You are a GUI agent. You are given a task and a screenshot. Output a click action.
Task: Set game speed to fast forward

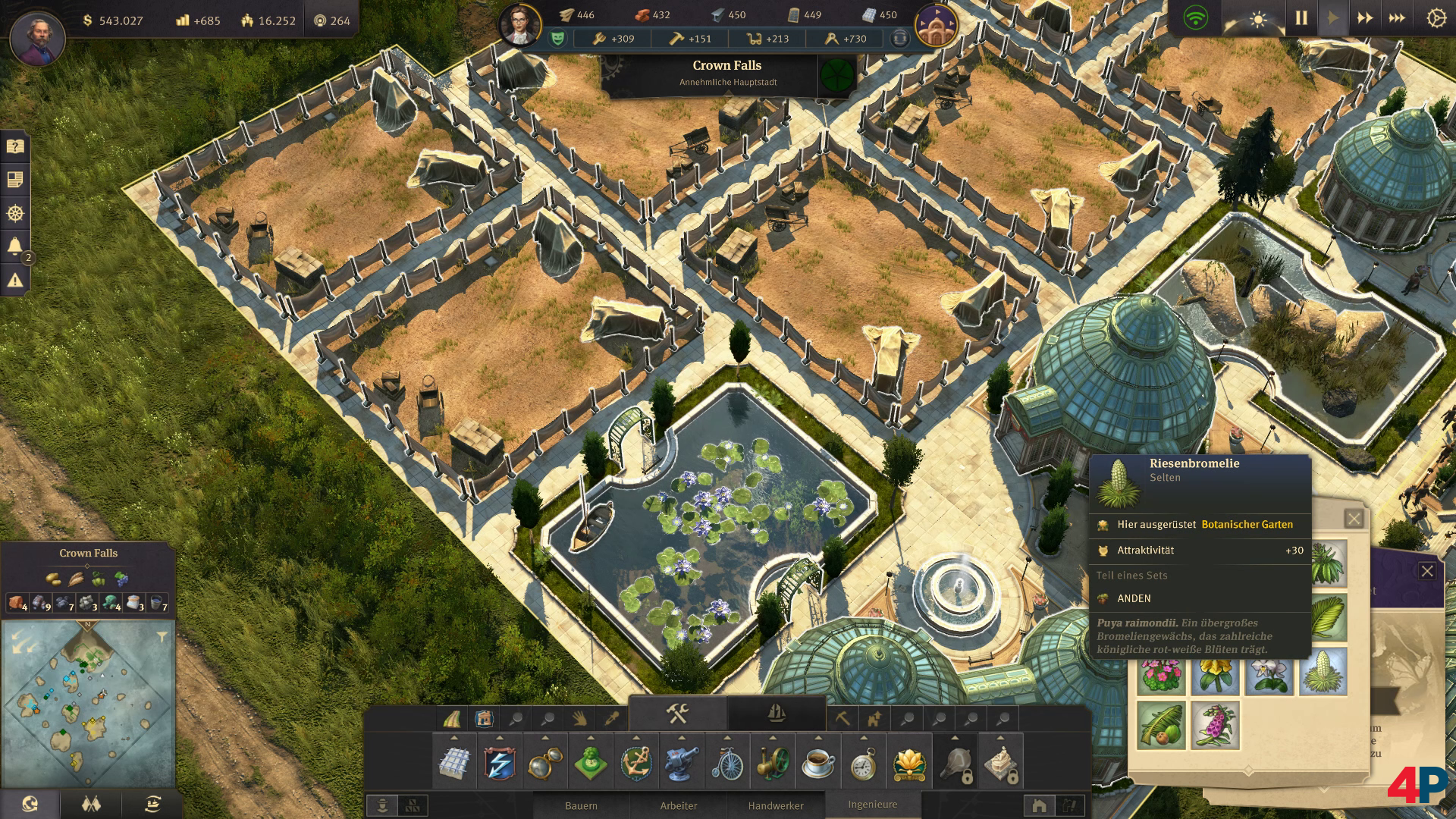pyautogui.click(x=1365, y=18)
